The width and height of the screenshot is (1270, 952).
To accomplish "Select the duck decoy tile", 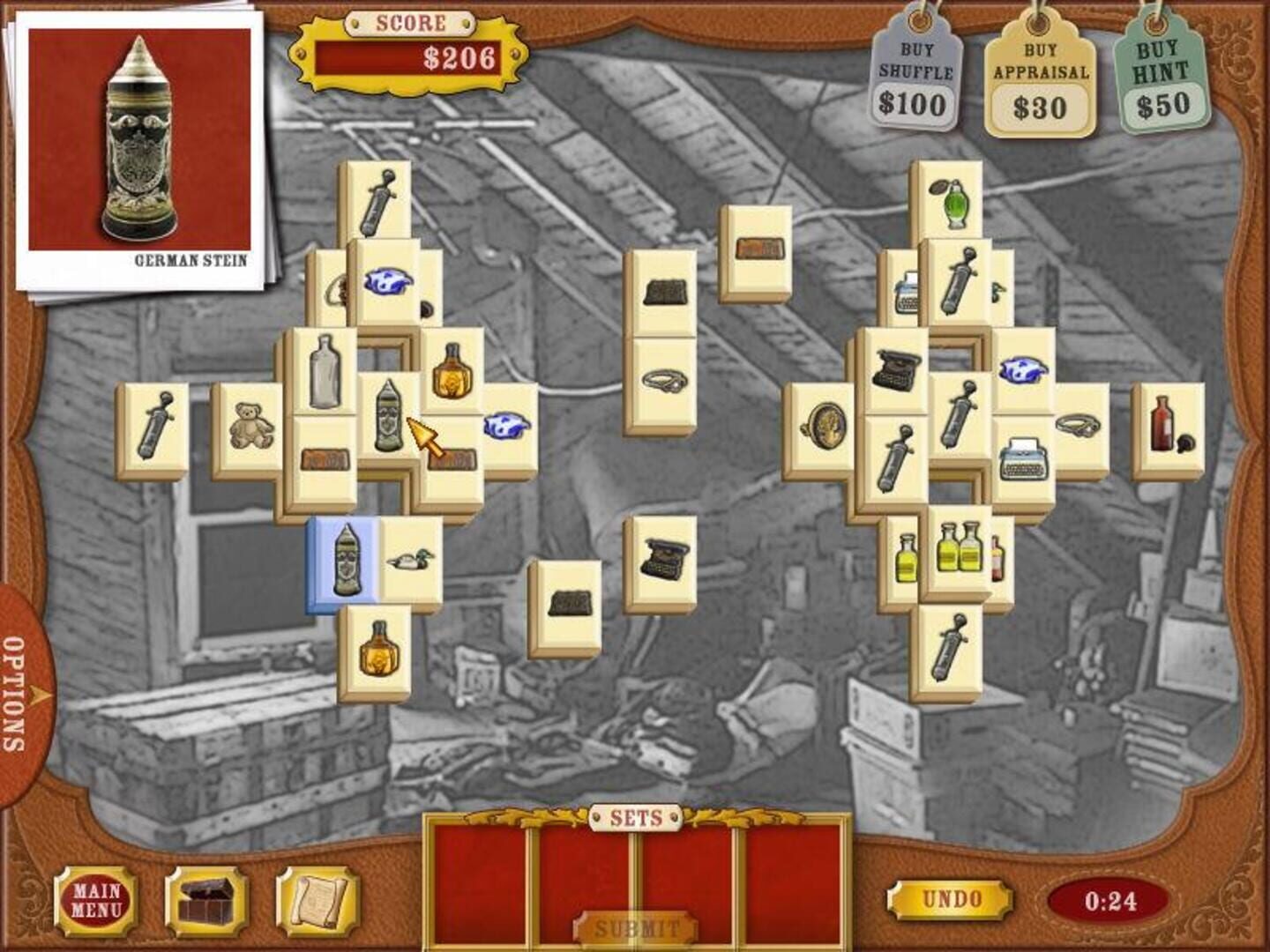I will point(410,562).
